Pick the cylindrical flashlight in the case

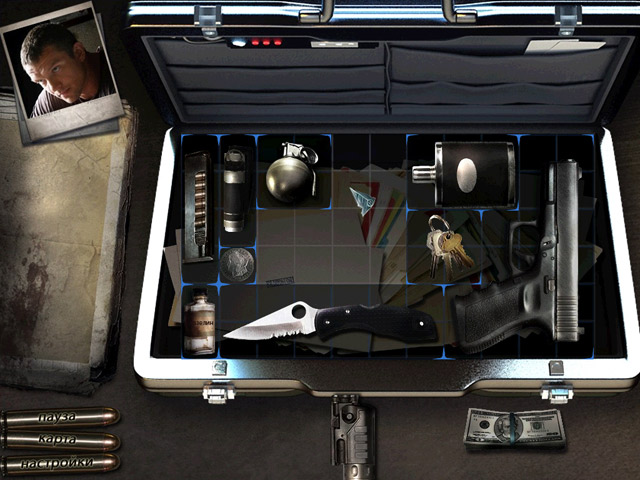coord(234,190)
